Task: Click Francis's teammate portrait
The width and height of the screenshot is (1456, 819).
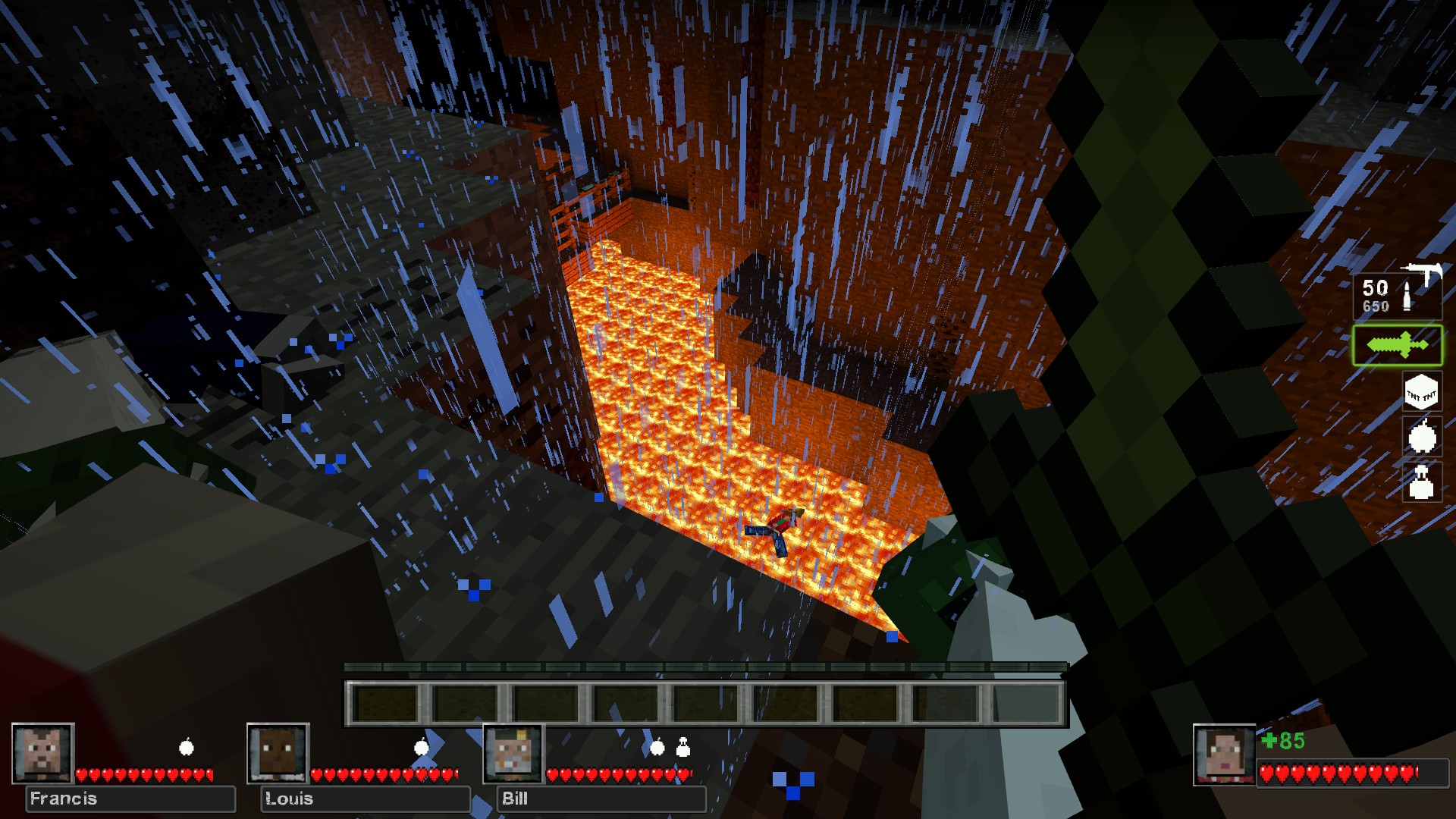Action: 43,753
